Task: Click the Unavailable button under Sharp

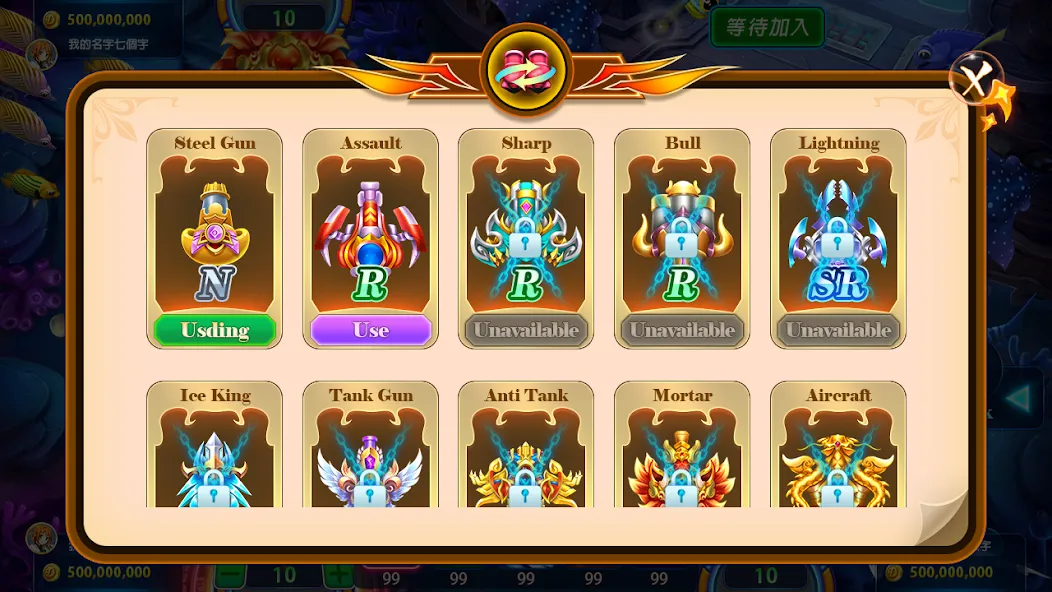Action: 526,330
